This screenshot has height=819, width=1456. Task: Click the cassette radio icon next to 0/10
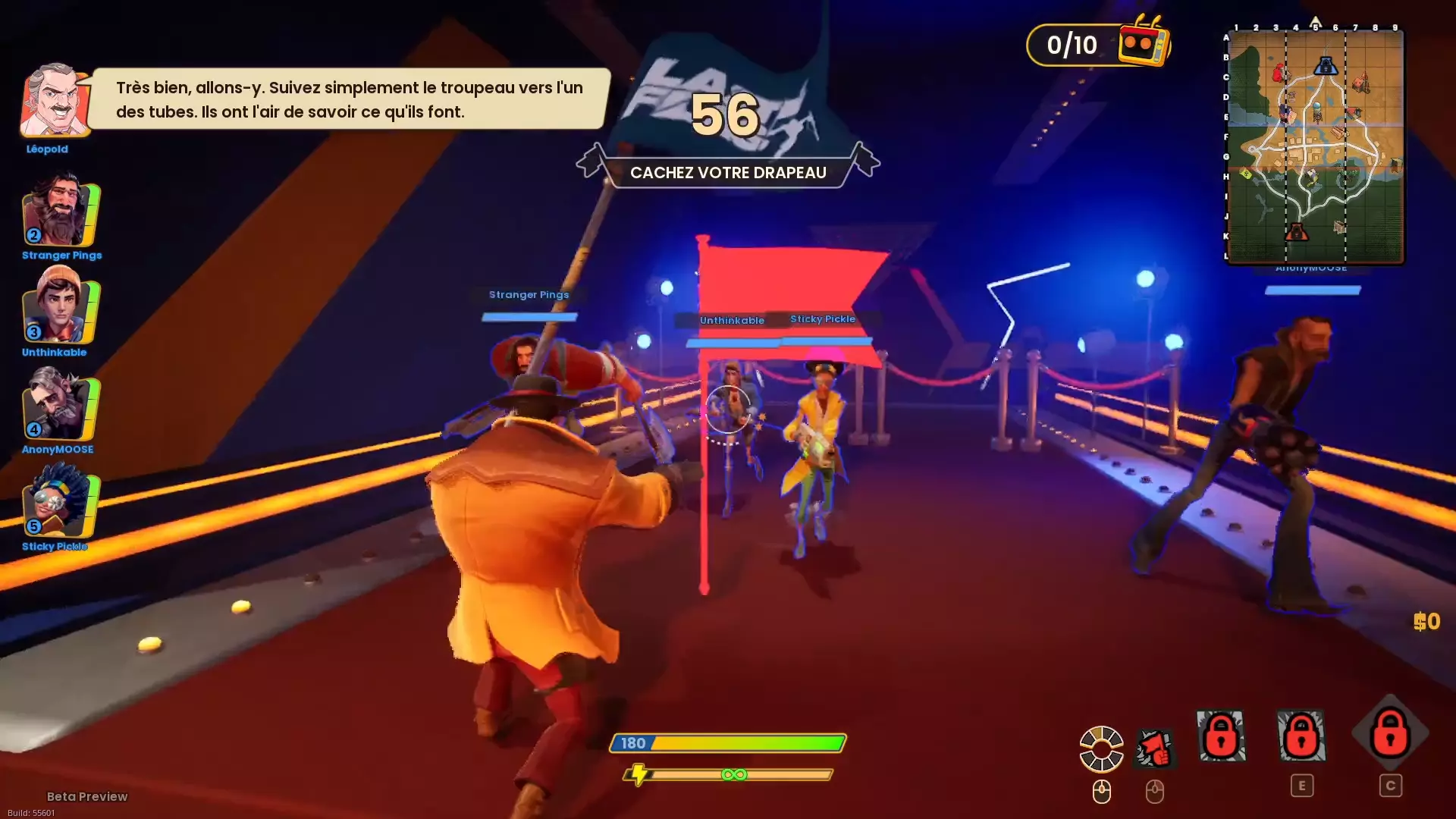click(1140, 45)
